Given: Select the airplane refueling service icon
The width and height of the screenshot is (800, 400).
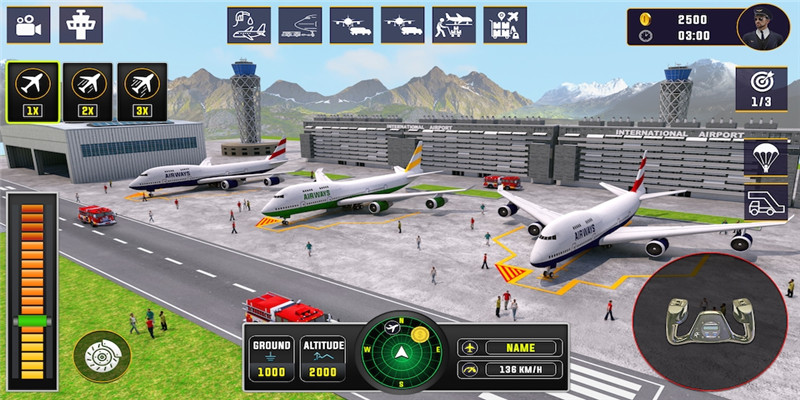Looking at the screenshot, I should click(x=249, y=25).
